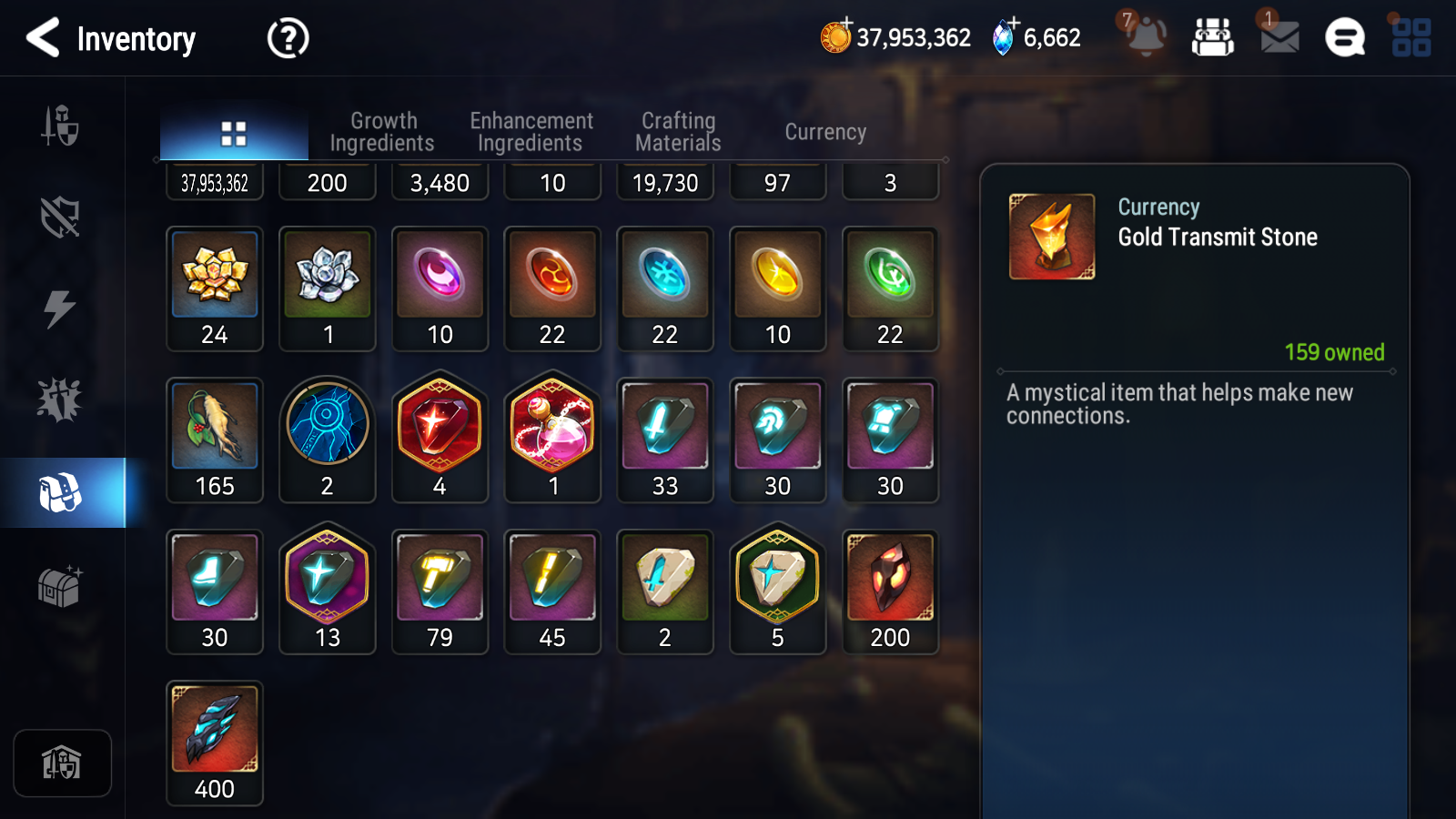The height and width of the screenshot is (819, 1456).
Task: Show the Crafting Materials tab
Action: click(678, 132)
